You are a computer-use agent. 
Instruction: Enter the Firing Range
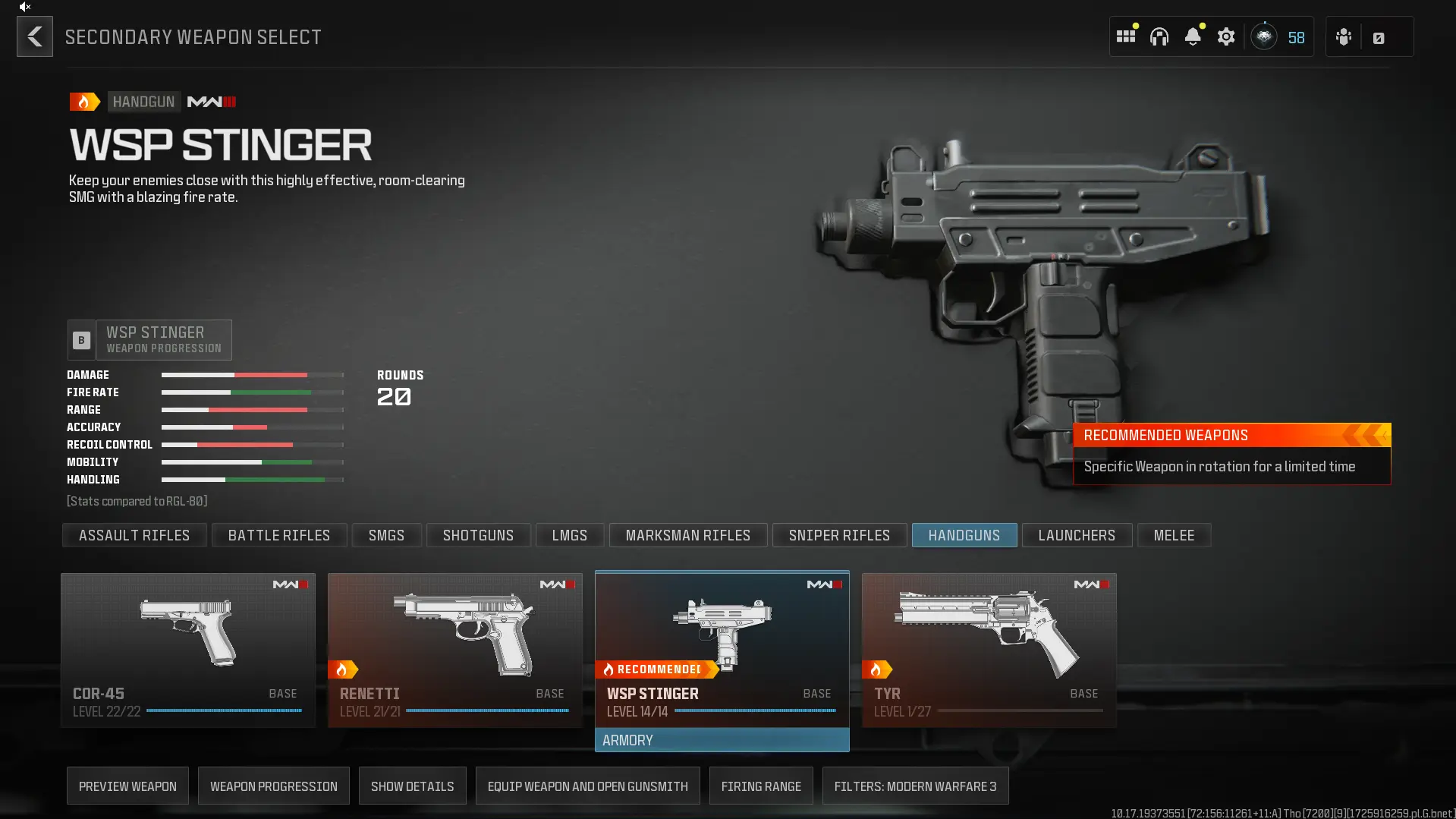[x=761, y=786]
